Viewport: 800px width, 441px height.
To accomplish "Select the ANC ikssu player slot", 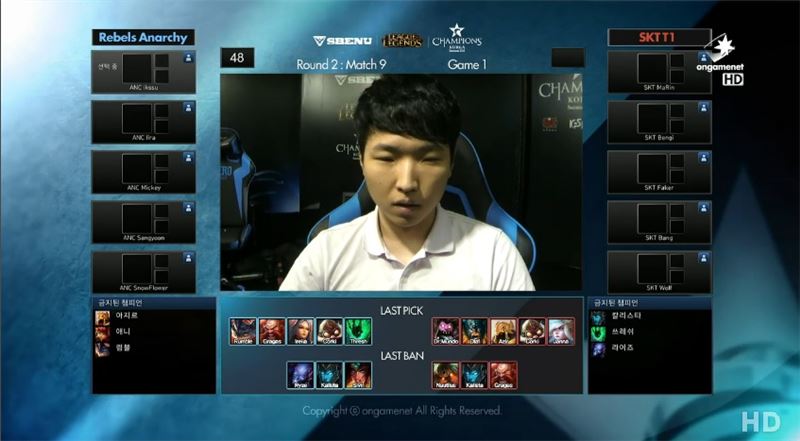I will click(143, 72).
